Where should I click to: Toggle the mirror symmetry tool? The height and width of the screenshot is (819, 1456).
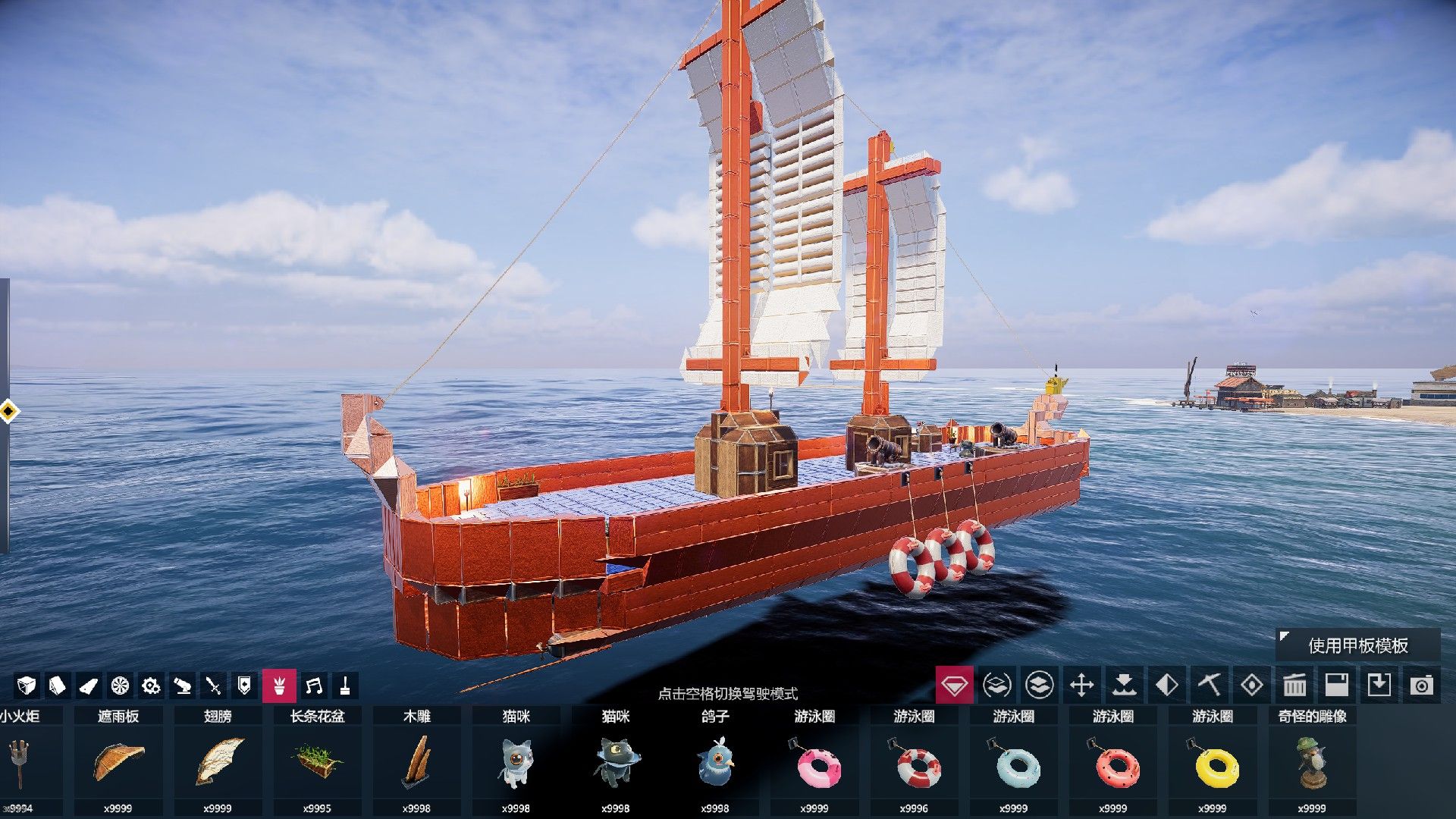tap(1166, 686)
